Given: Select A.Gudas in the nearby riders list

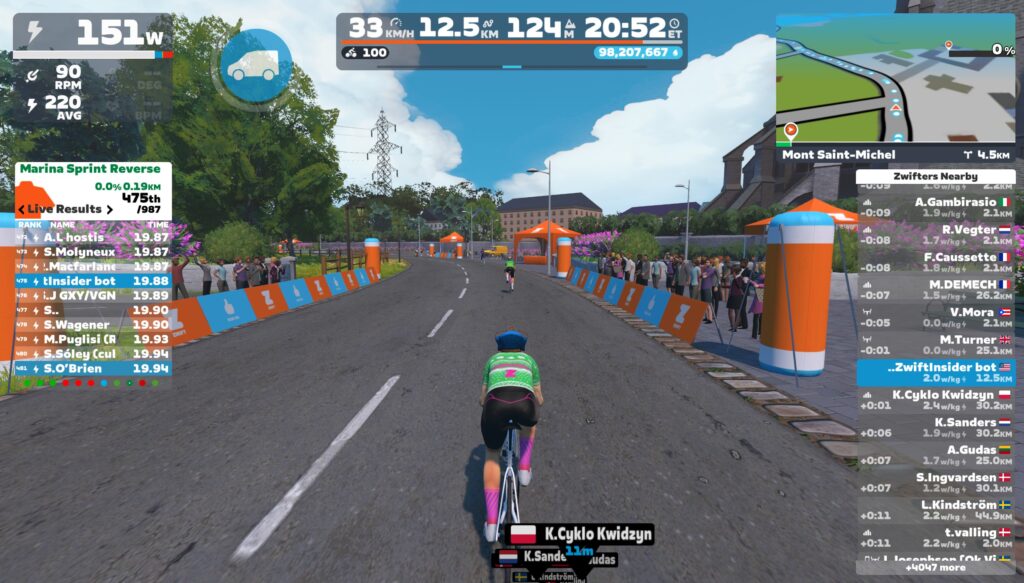Looking at the screenshot, I should [935, 455].
